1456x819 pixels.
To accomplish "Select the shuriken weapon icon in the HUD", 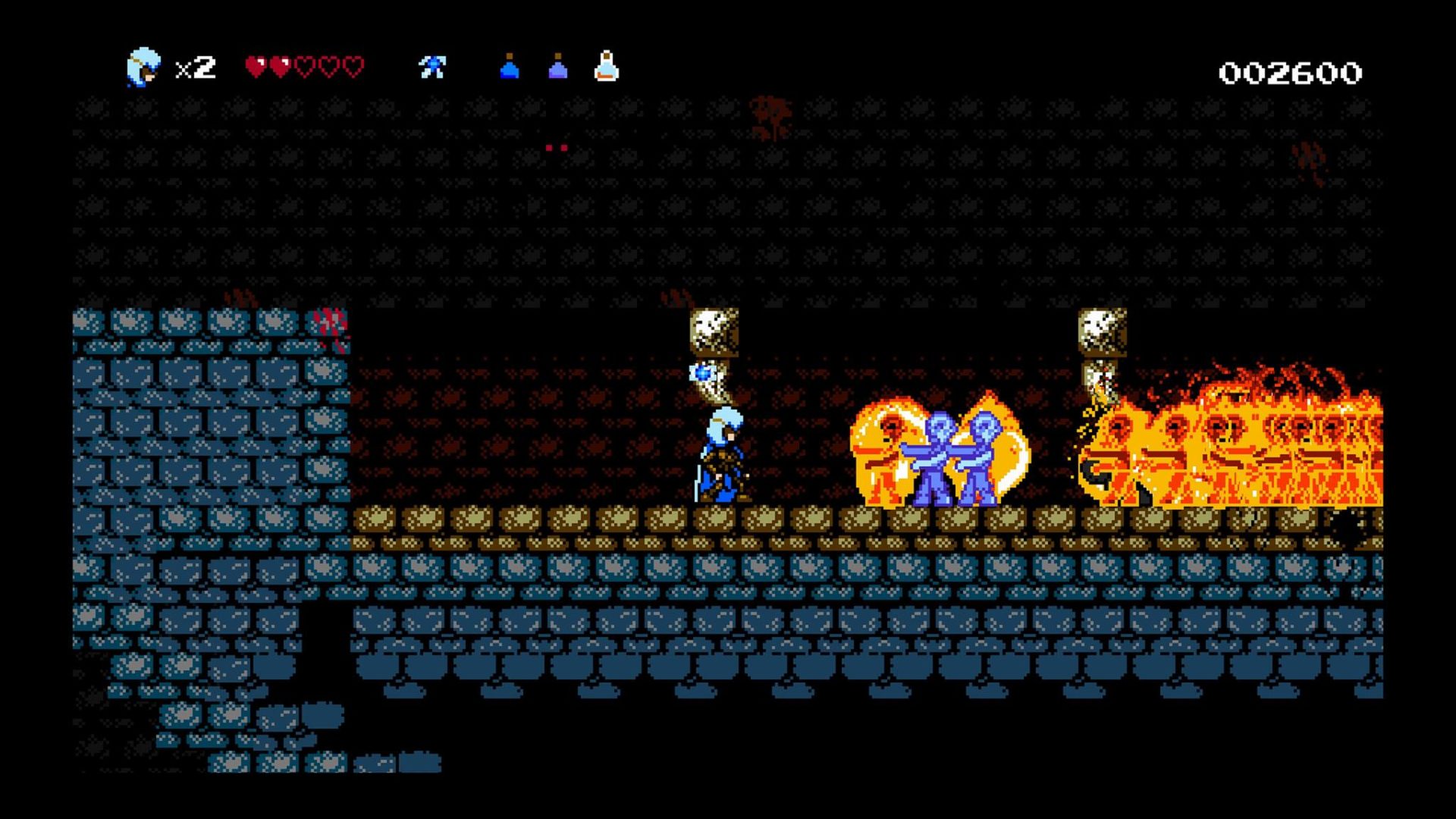I will coord(432,68).
